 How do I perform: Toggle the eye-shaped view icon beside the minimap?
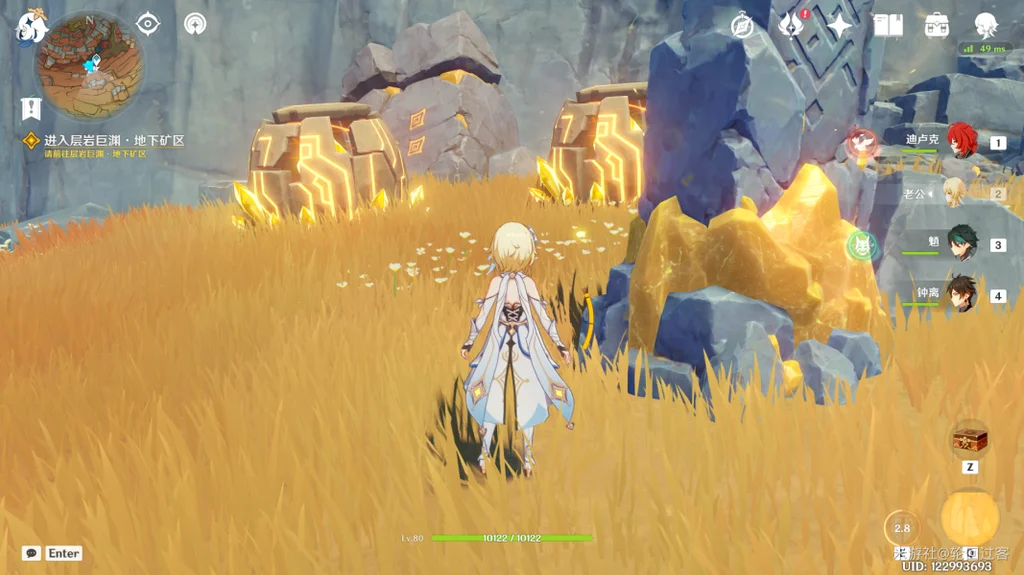tap(148, 24)
